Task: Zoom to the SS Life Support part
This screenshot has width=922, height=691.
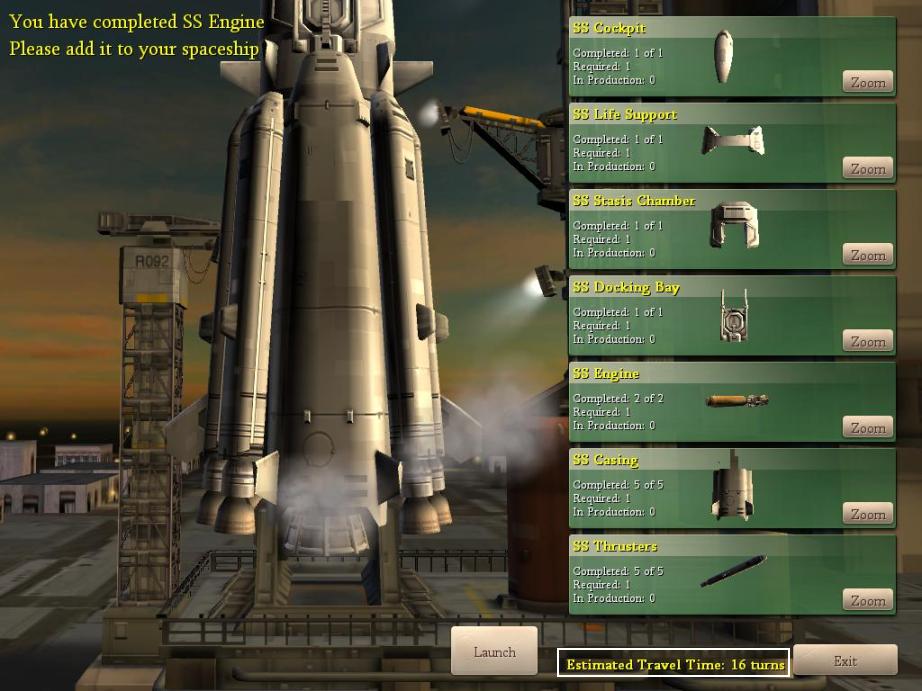Action: click(867, 169)
